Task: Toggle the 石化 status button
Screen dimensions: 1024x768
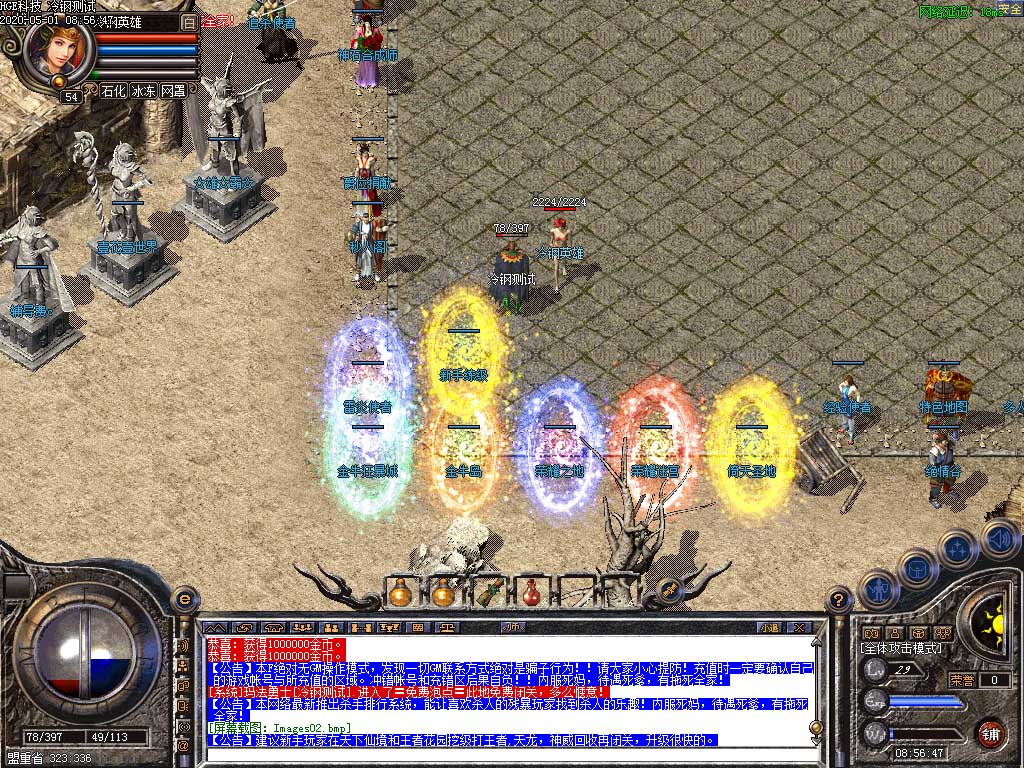Action: (x=112, y=91)
